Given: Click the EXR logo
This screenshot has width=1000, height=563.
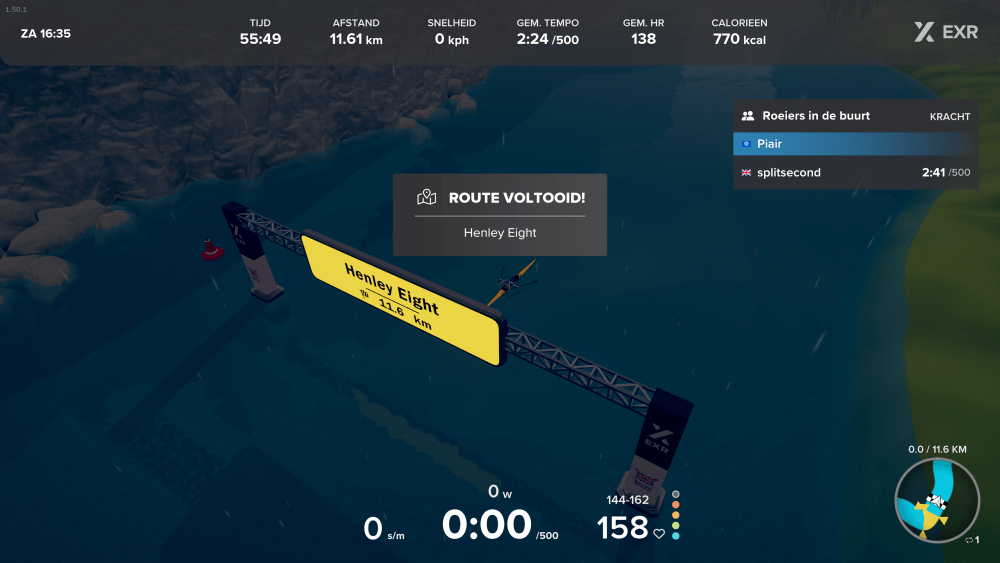Looking at the screenshot, I should tap(946, 32).
